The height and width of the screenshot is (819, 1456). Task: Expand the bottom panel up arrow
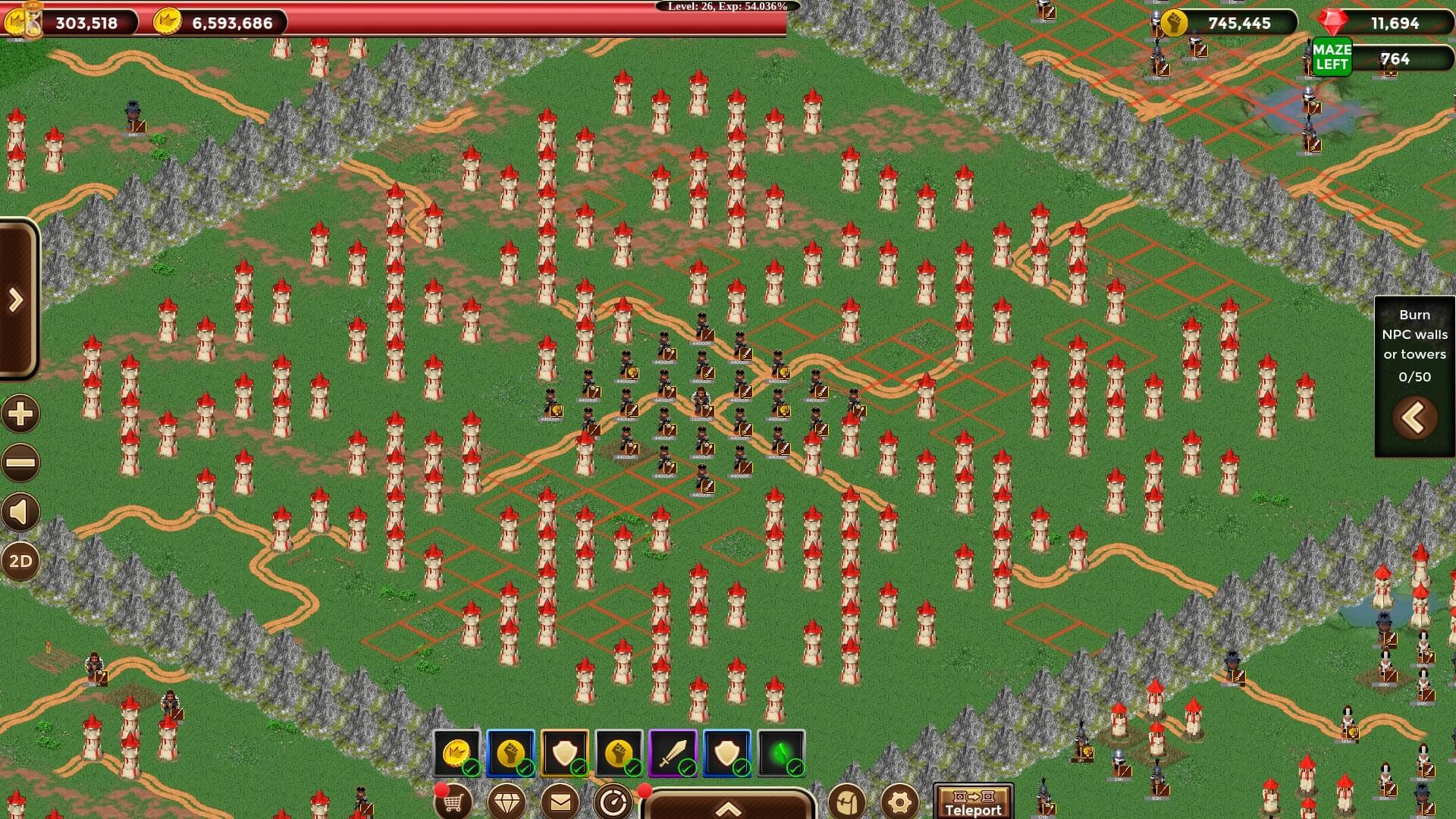click(x=728, y=807)
